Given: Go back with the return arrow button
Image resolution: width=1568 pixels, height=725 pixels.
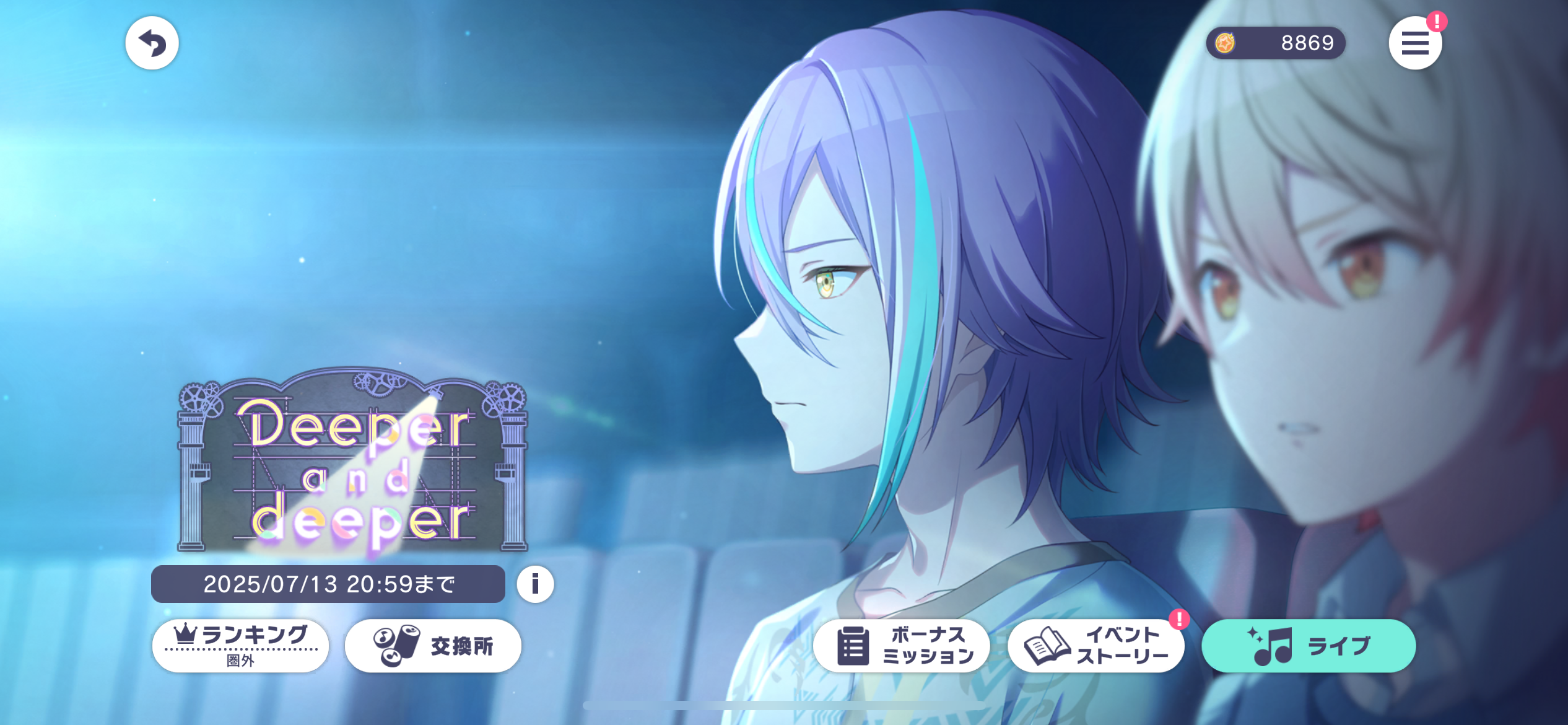Looking at the screenshot, I should click(x=152, y=43).
